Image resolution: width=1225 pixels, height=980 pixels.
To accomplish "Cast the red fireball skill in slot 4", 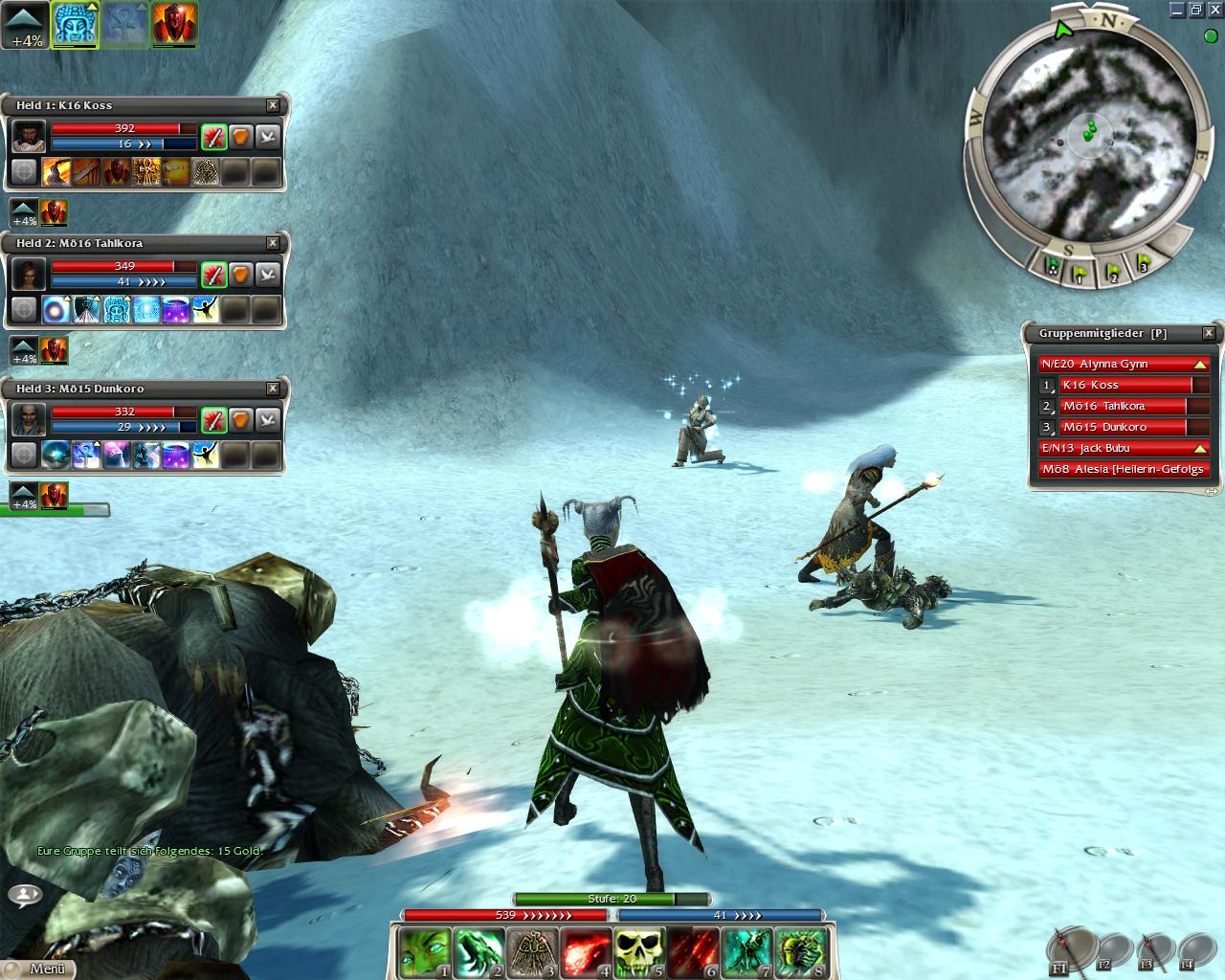I will [584, 952].
